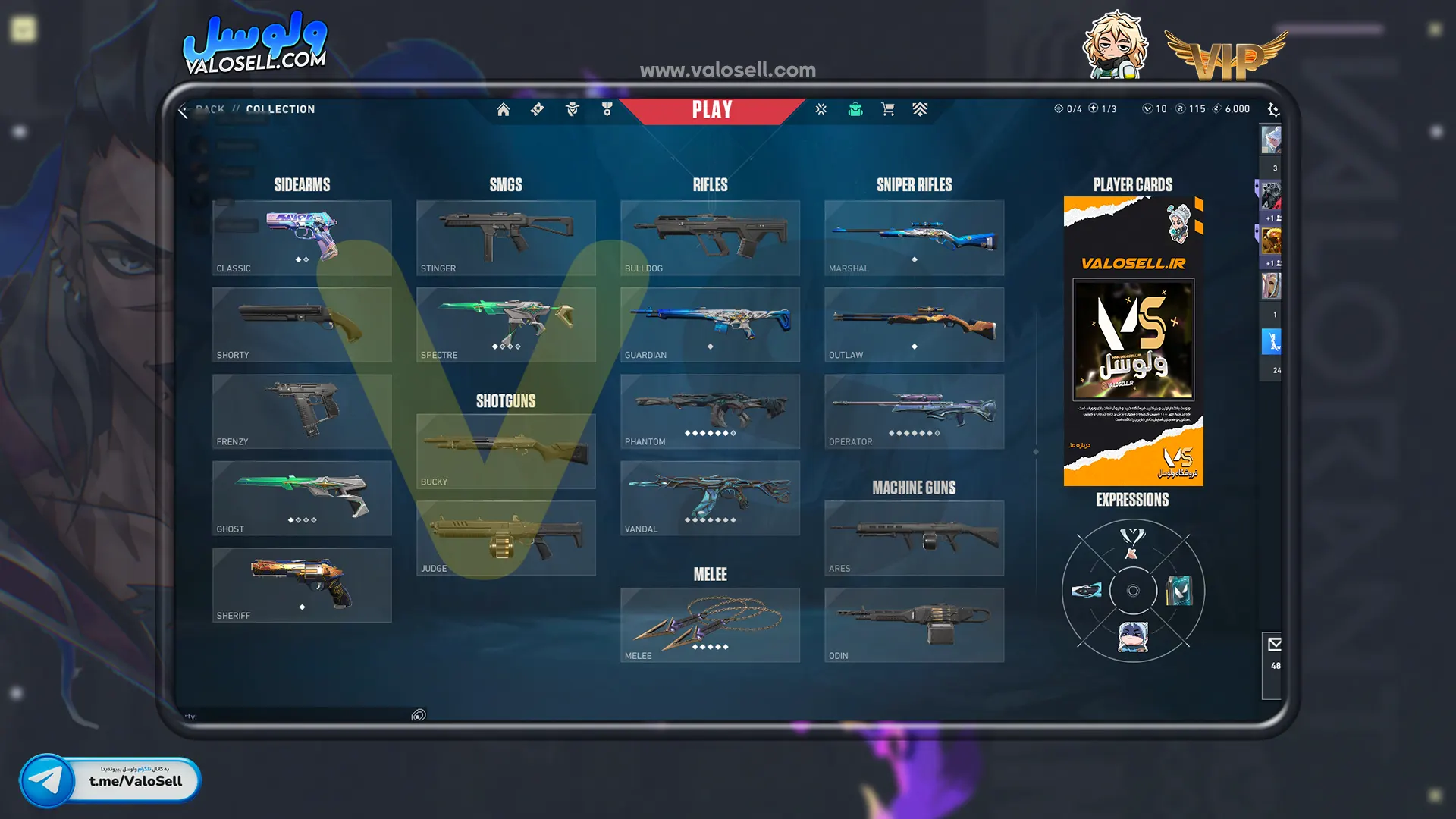
Task: Choose the Bulldog rifle slot
Action: click(x=710, y=237)
